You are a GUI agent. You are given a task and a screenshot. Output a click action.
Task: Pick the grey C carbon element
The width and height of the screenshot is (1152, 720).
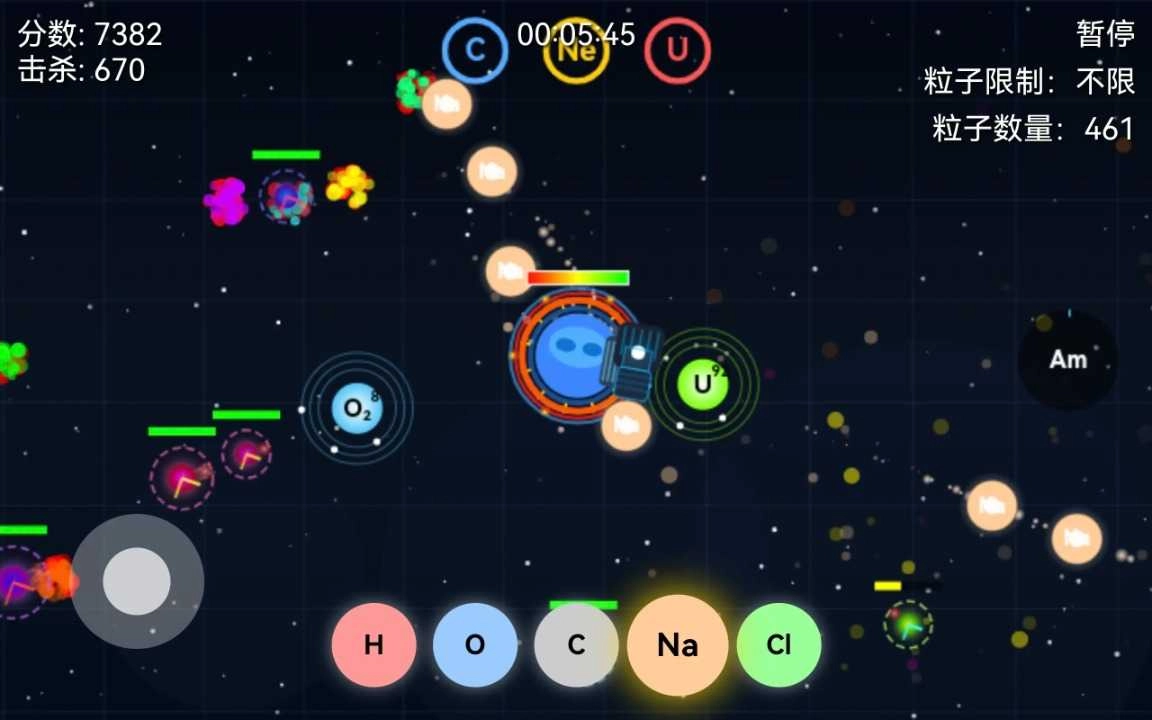[576, 645]
